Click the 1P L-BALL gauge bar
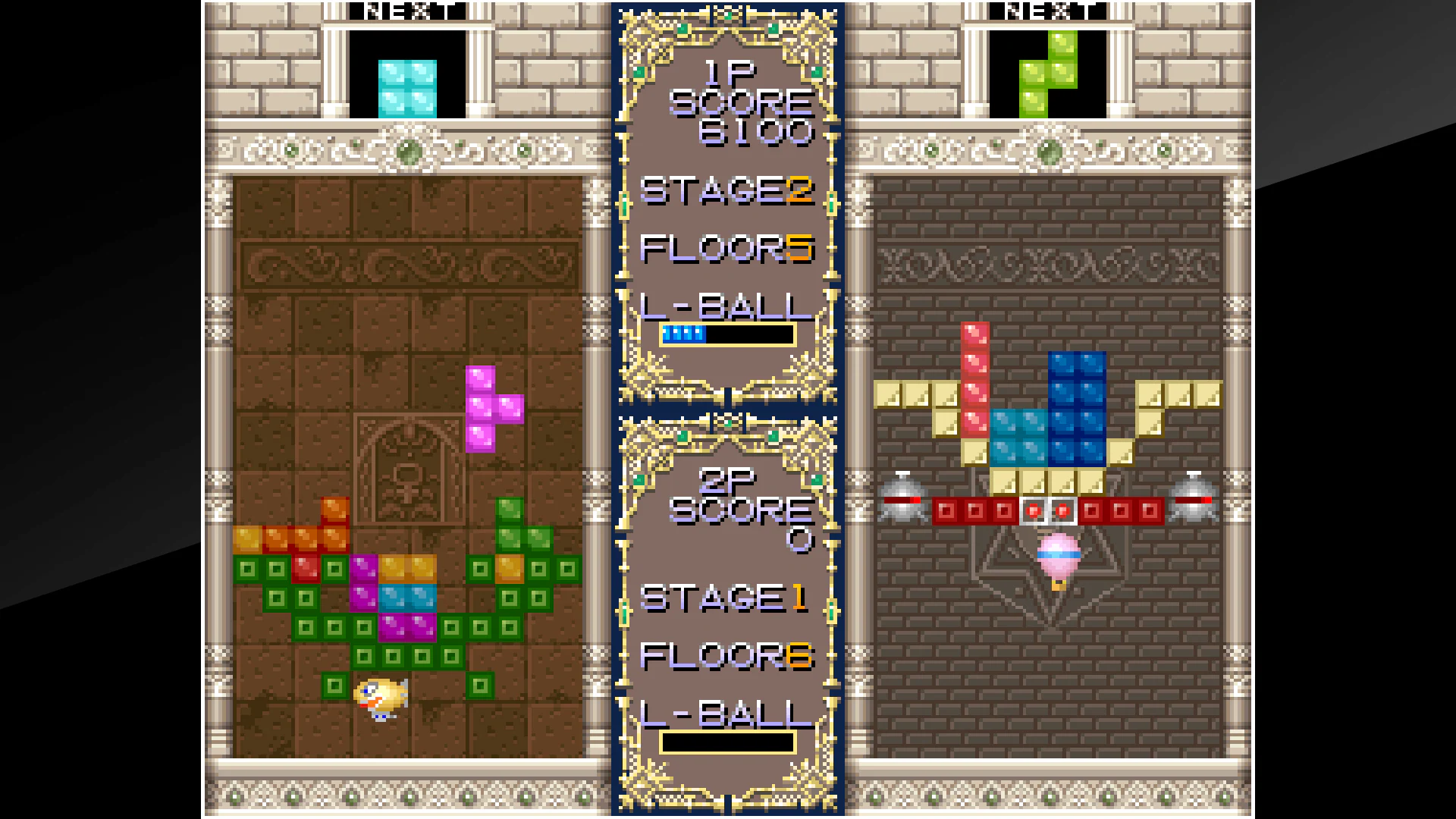The width and height of the screenshot is (1456, 819). pos(728,334)
